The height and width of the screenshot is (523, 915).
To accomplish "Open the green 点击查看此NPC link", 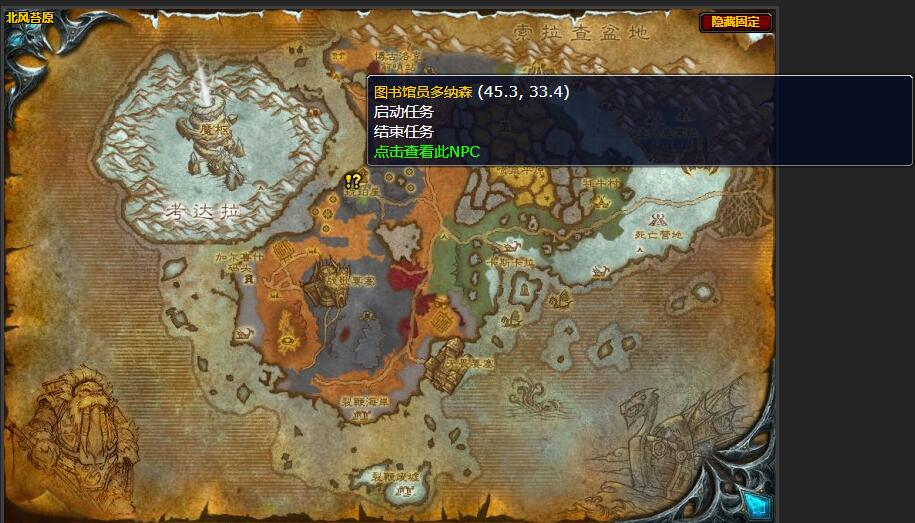I will [x=427, y=152].
